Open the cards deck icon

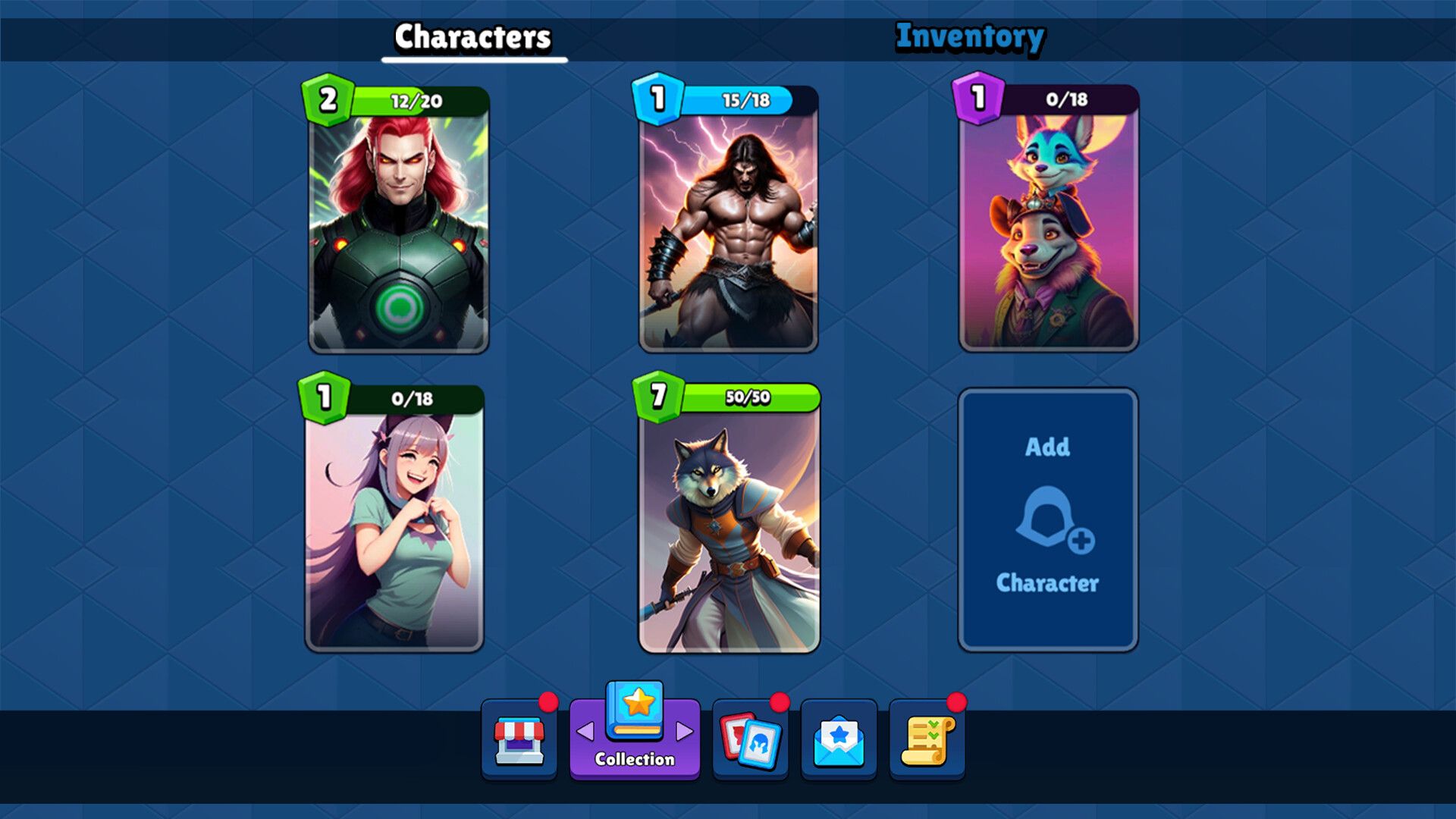click(x=750, y=740)
